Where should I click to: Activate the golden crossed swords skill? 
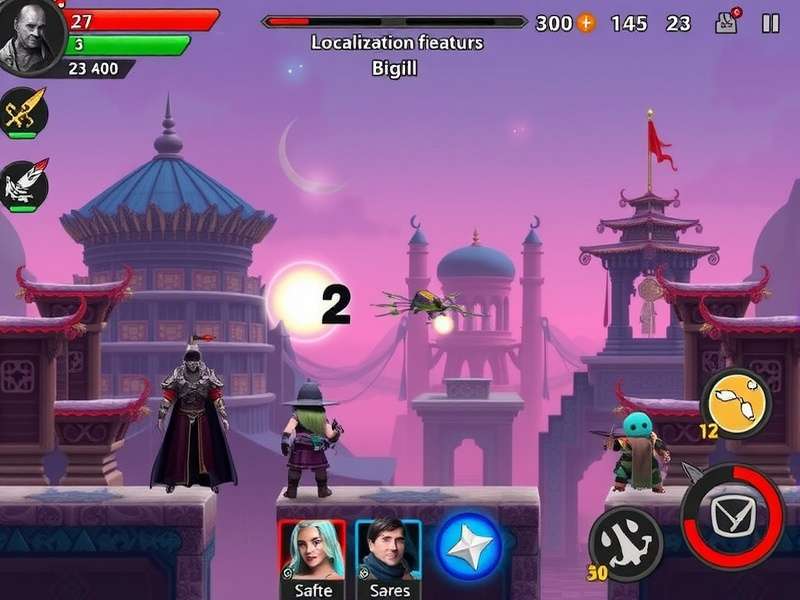click(23, 112)
